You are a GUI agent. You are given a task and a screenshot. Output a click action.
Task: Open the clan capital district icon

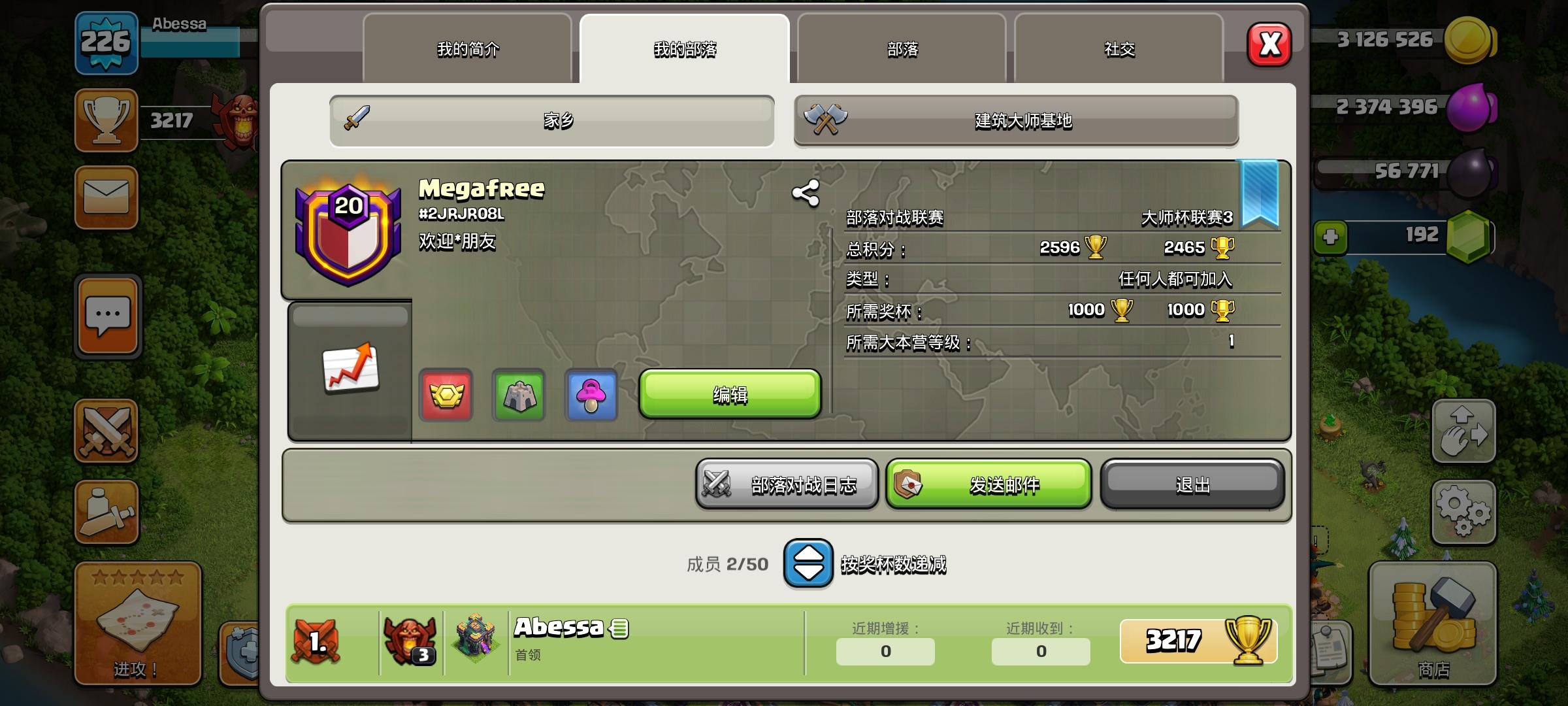518,395
